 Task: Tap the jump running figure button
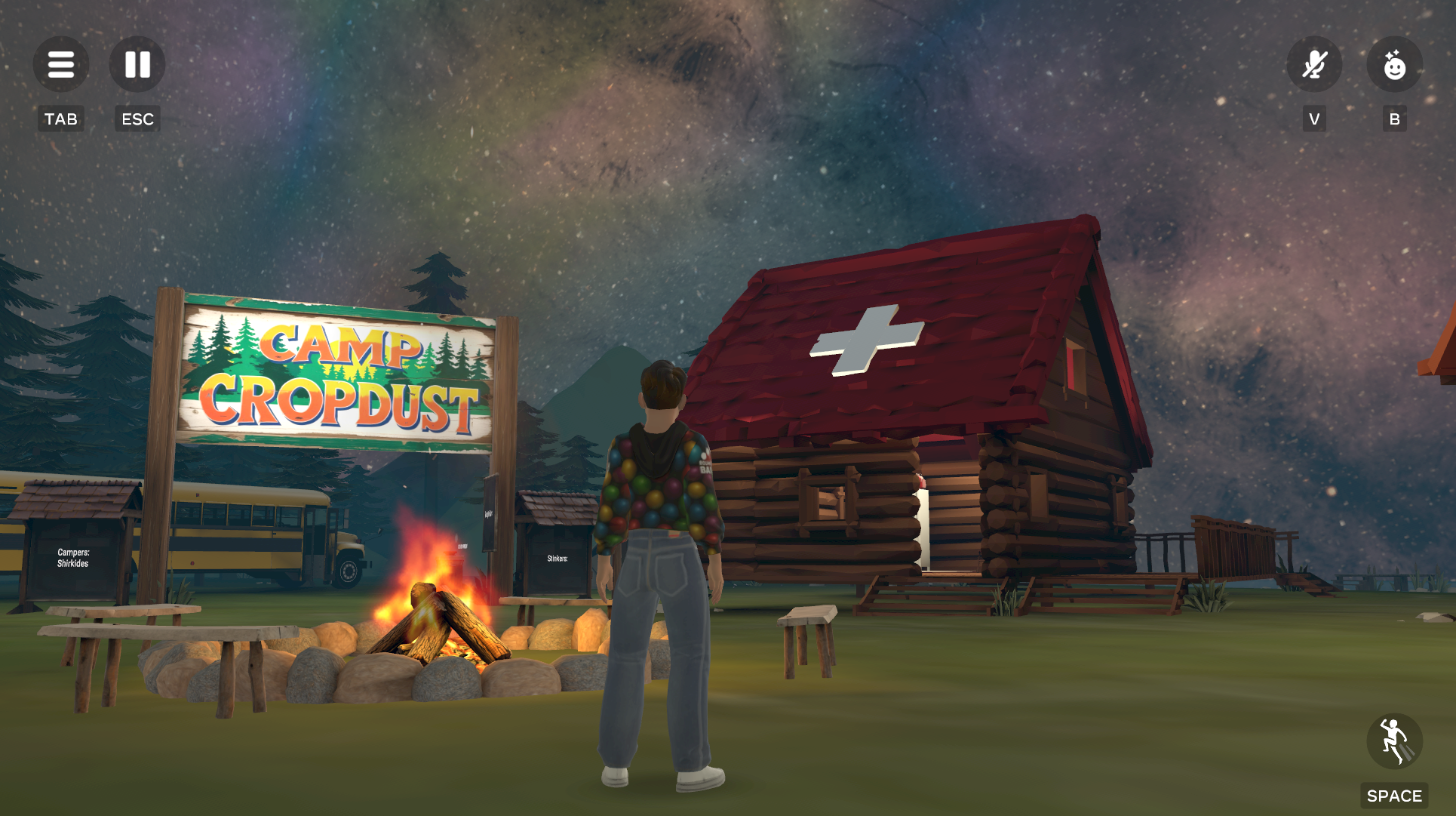(x=1394, y=741)
